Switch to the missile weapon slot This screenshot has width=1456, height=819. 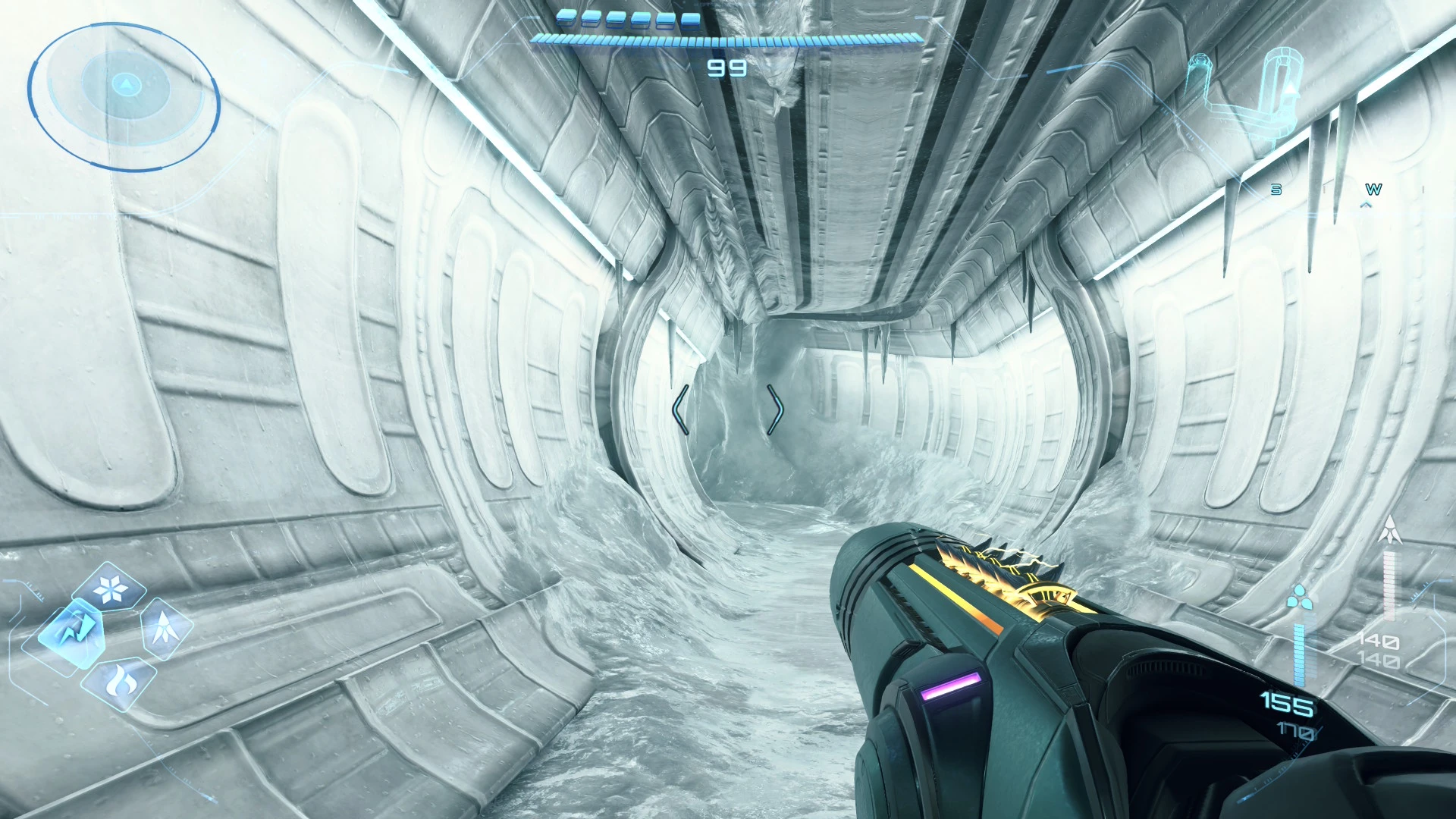click(x=165, y=628)
